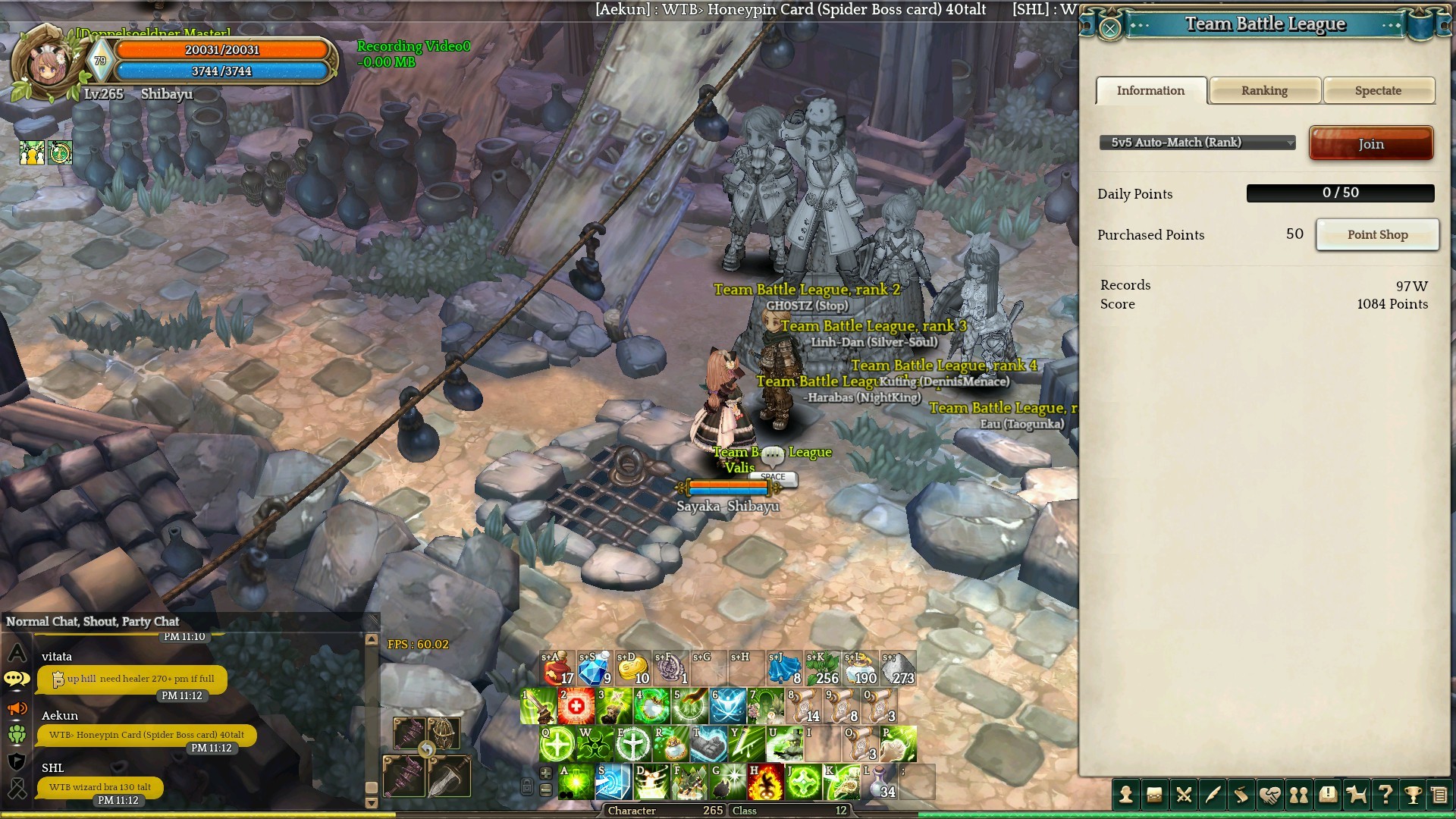Join the 5v5 Auto-Match queue
Viewport: 1456px width, 819px height.
pos(1370,143)
